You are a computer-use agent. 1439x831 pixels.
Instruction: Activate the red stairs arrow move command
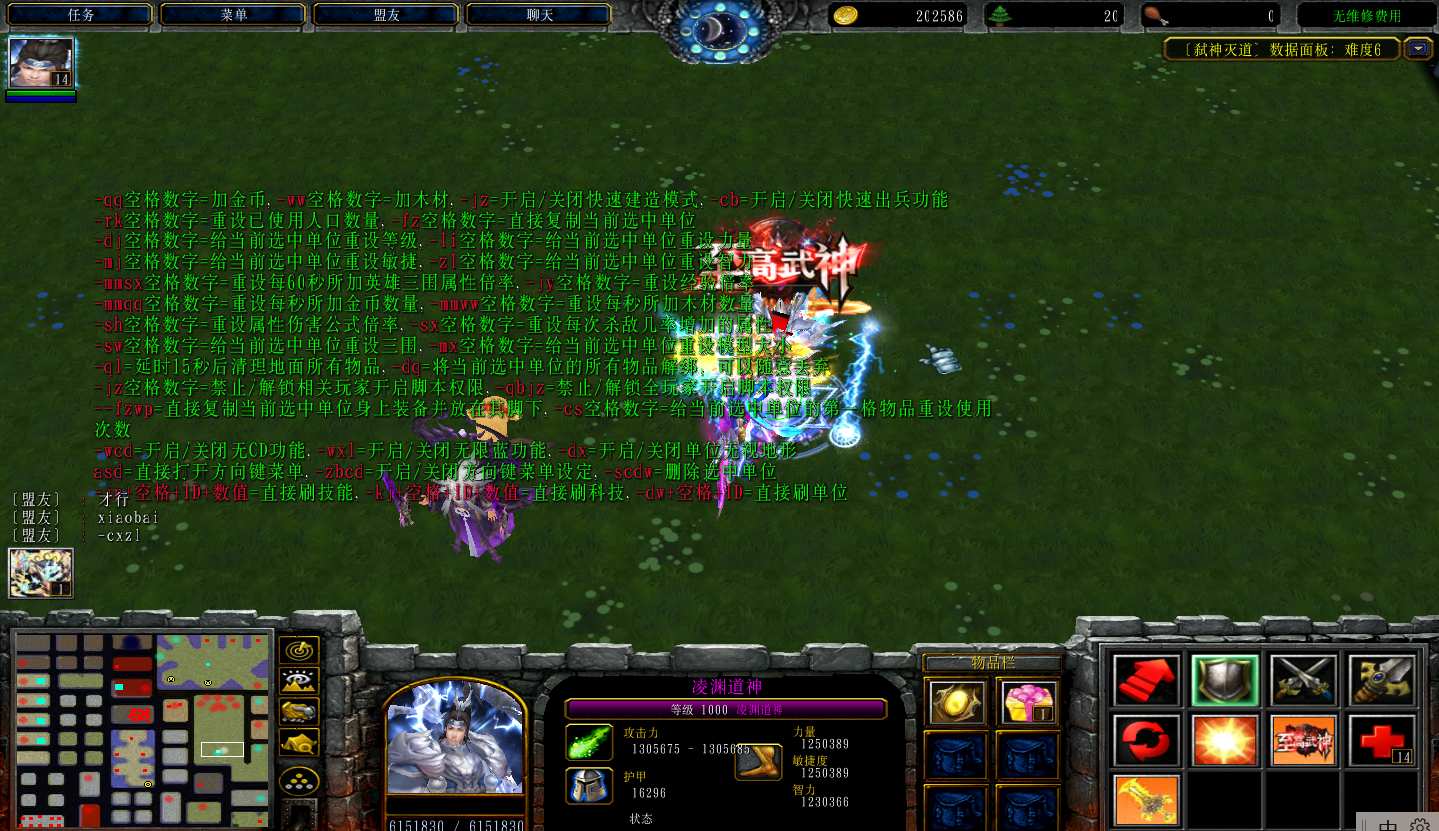(1146, 680)
